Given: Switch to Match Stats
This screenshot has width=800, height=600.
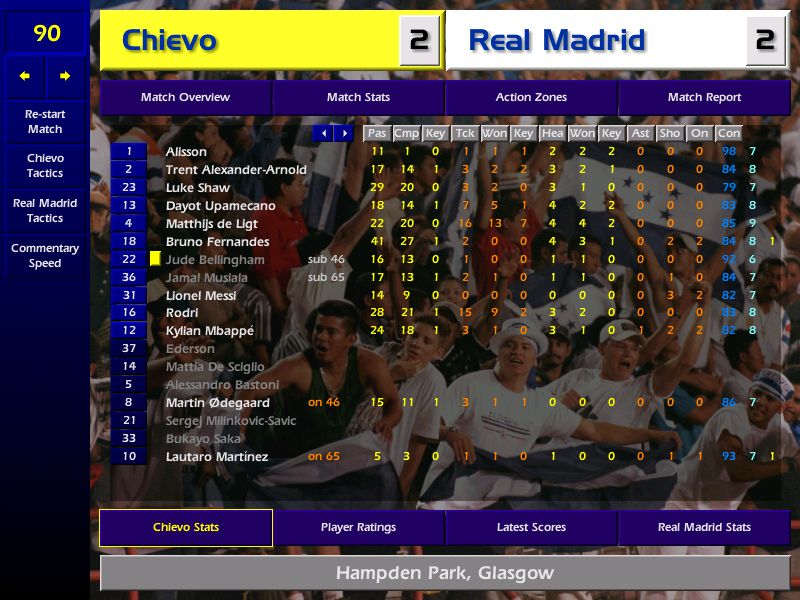Looking at the screenshot, I should point(358,97).
